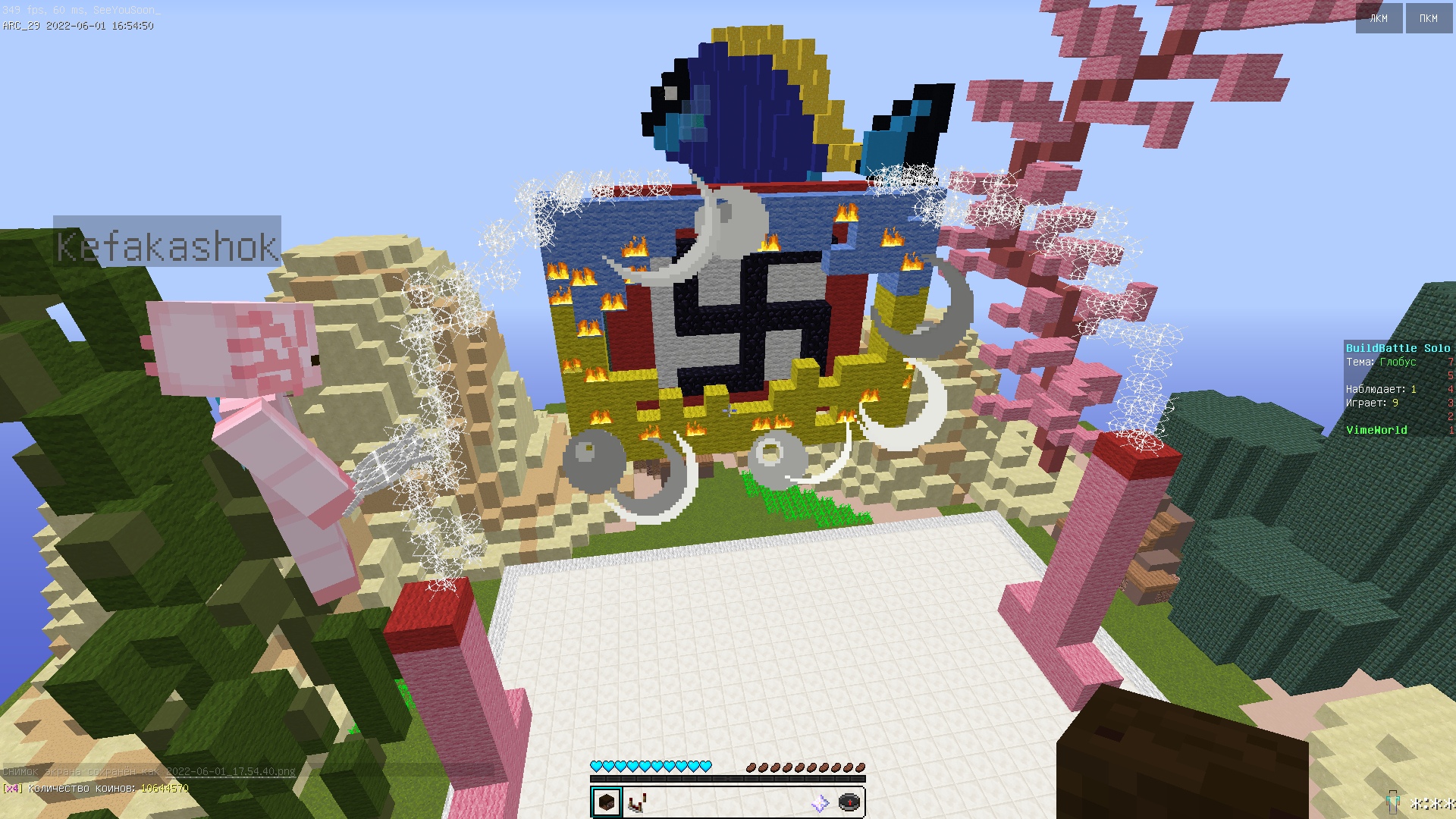Select the player head in the hotbar
1456x819 pixels.
(605, 802)
